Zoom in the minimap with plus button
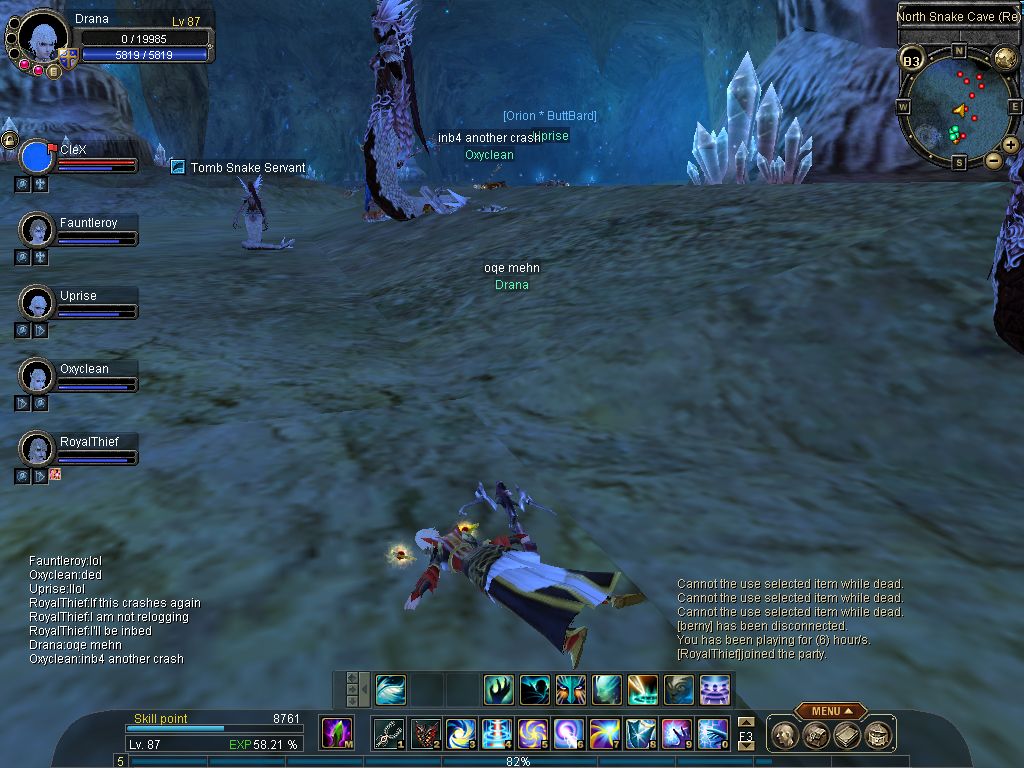 click(x=1011, y=145)
